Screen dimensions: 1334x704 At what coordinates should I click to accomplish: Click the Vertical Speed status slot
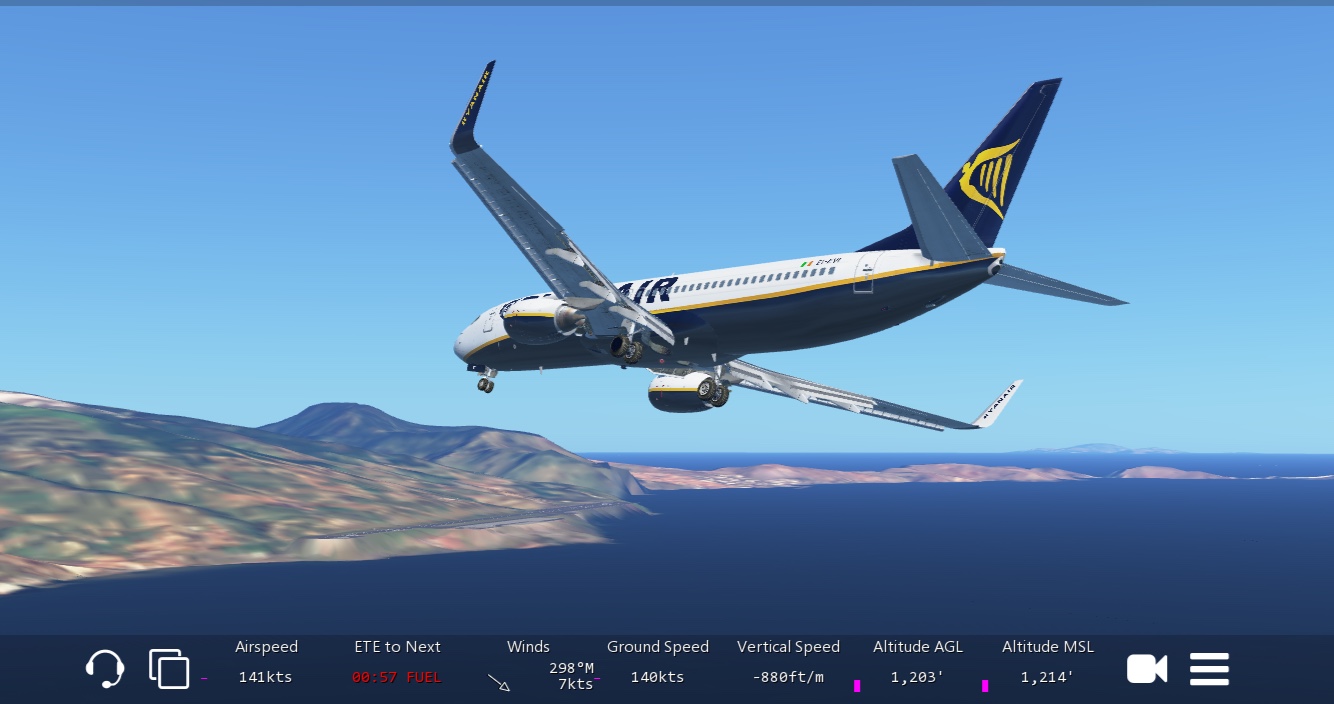click(x=788, y=663)
